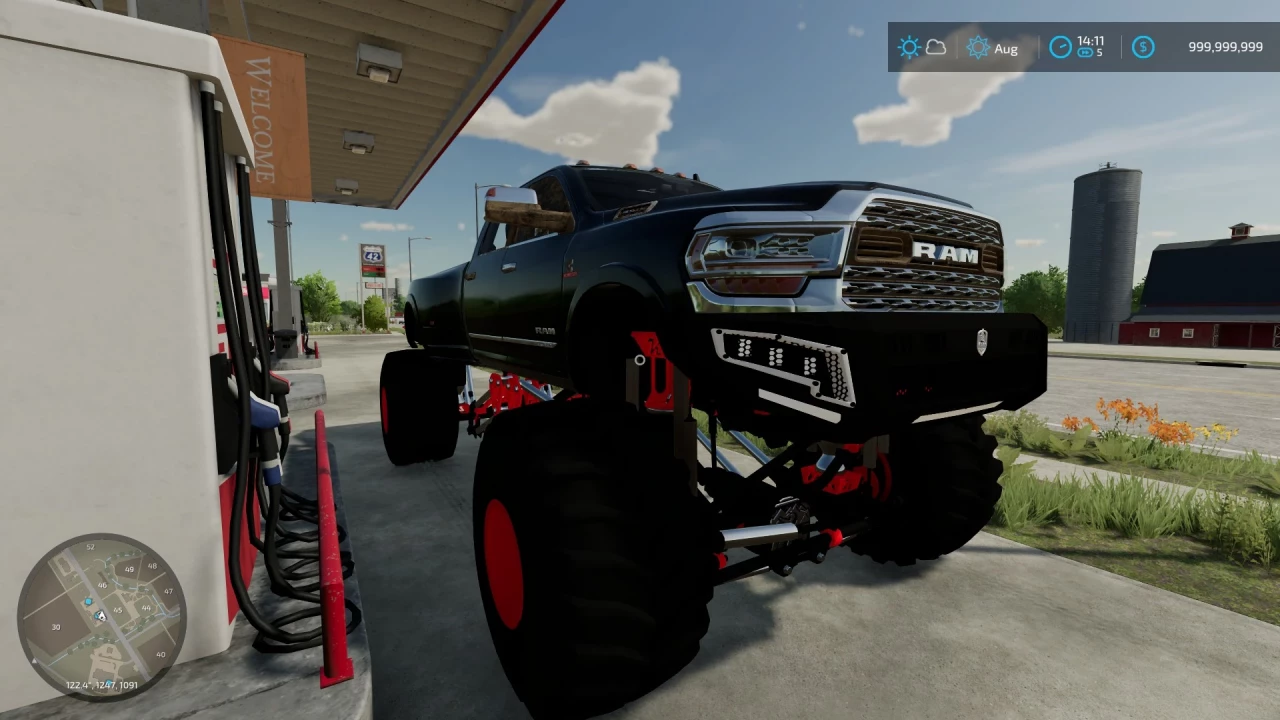Click the cloud forecast icon in the HUD
Image resolution: width=1280 pixels, height=720 pixels.
coord(935,47)
